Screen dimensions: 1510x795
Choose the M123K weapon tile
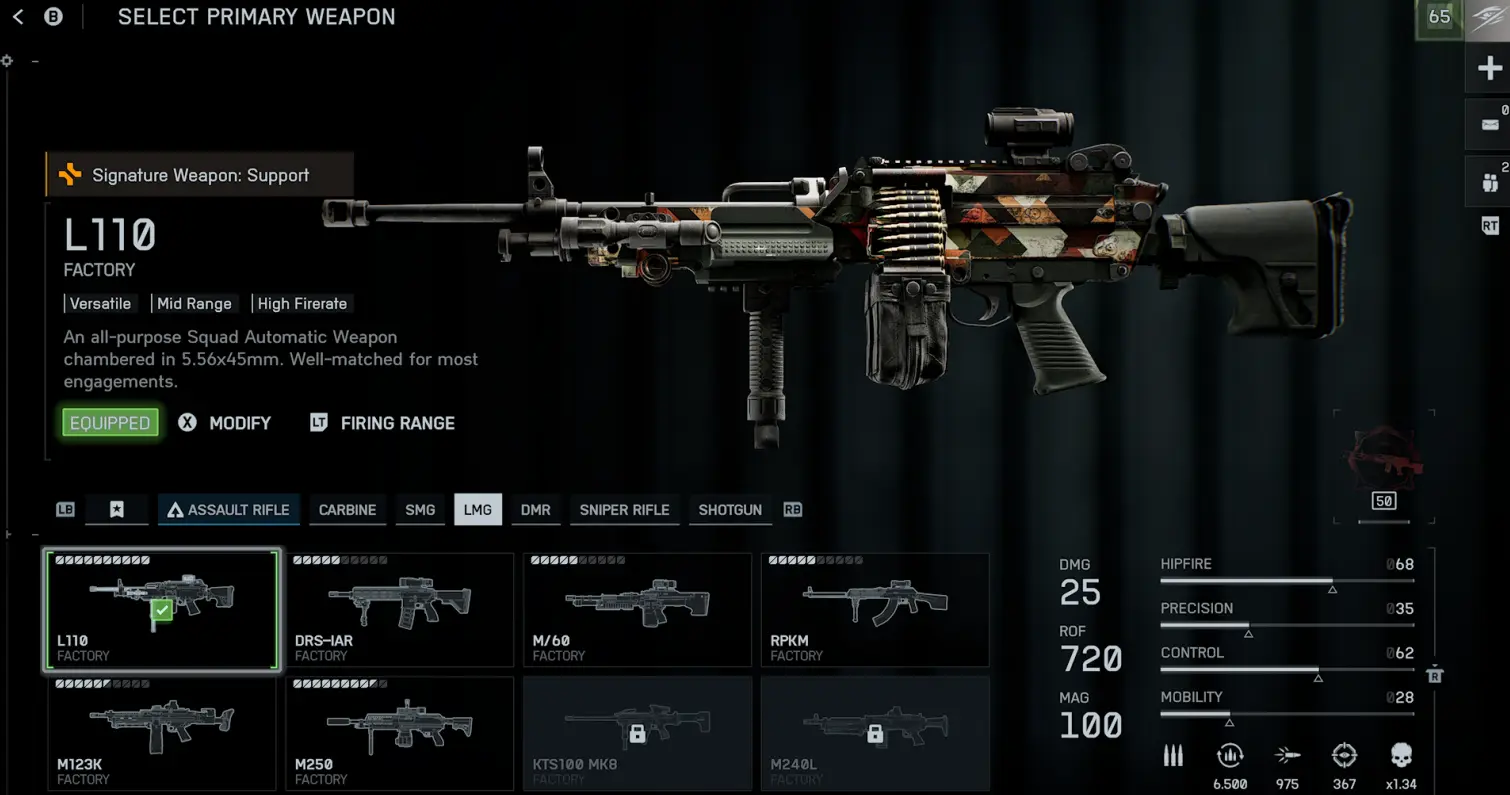tap(161, 733)
